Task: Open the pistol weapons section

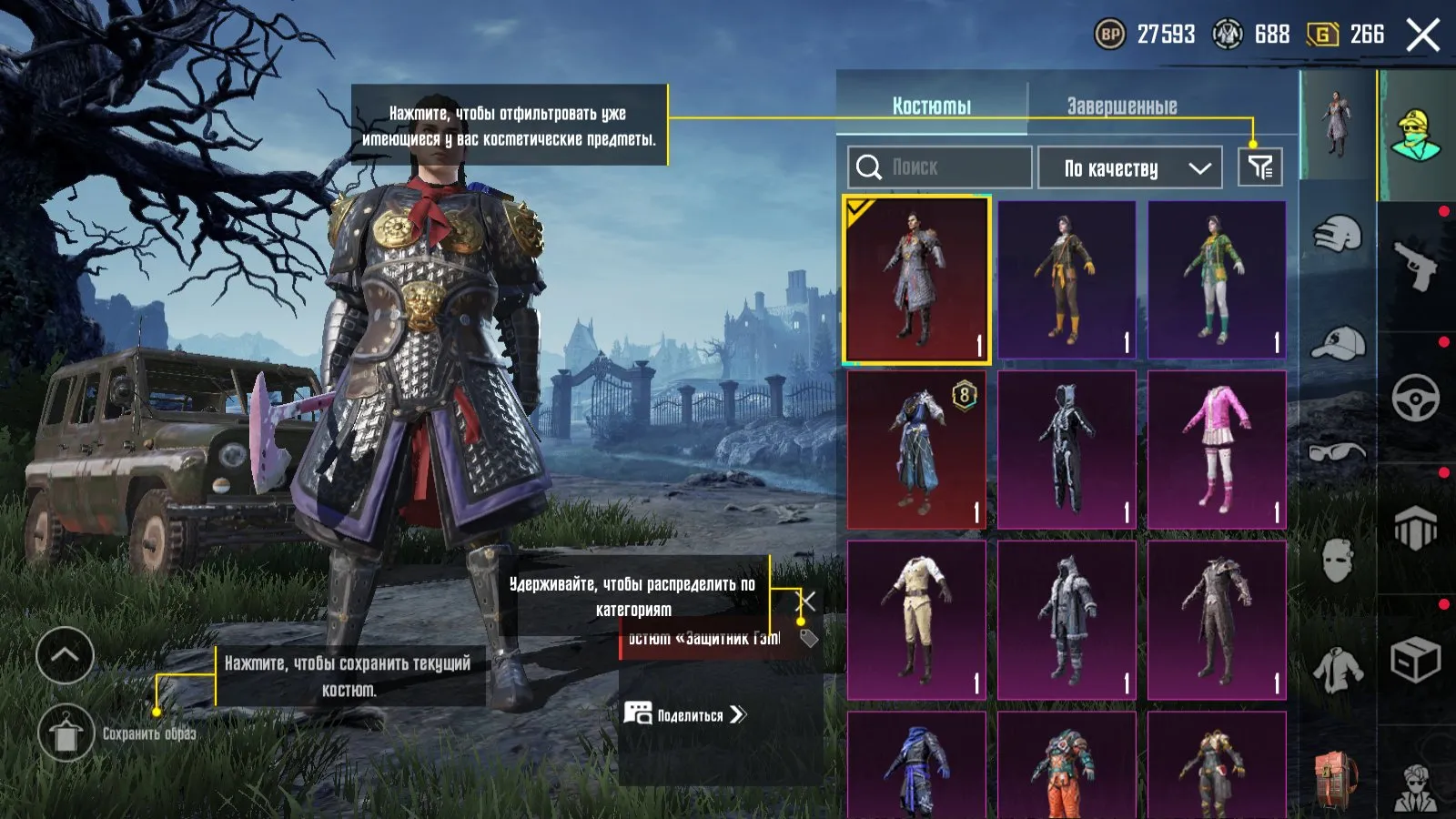Action: [1415, 265]
